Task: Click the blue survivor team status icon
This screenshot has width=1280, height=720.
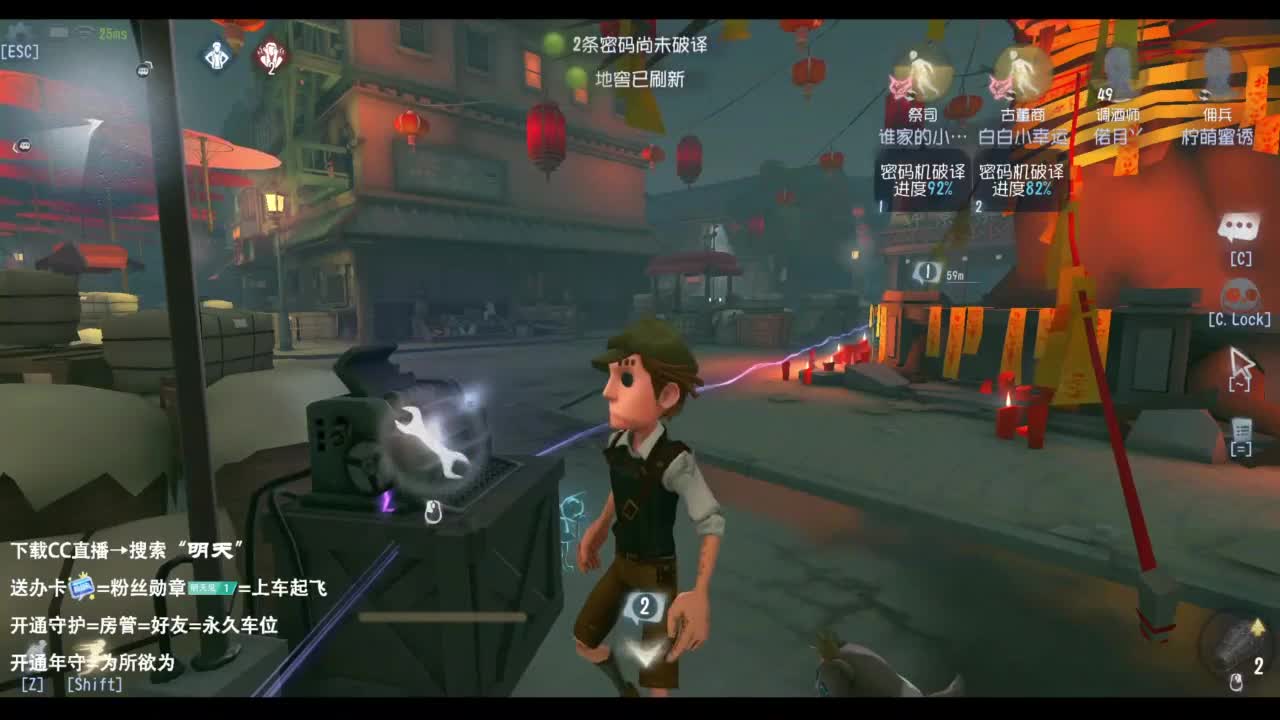Action: point(215,55)
